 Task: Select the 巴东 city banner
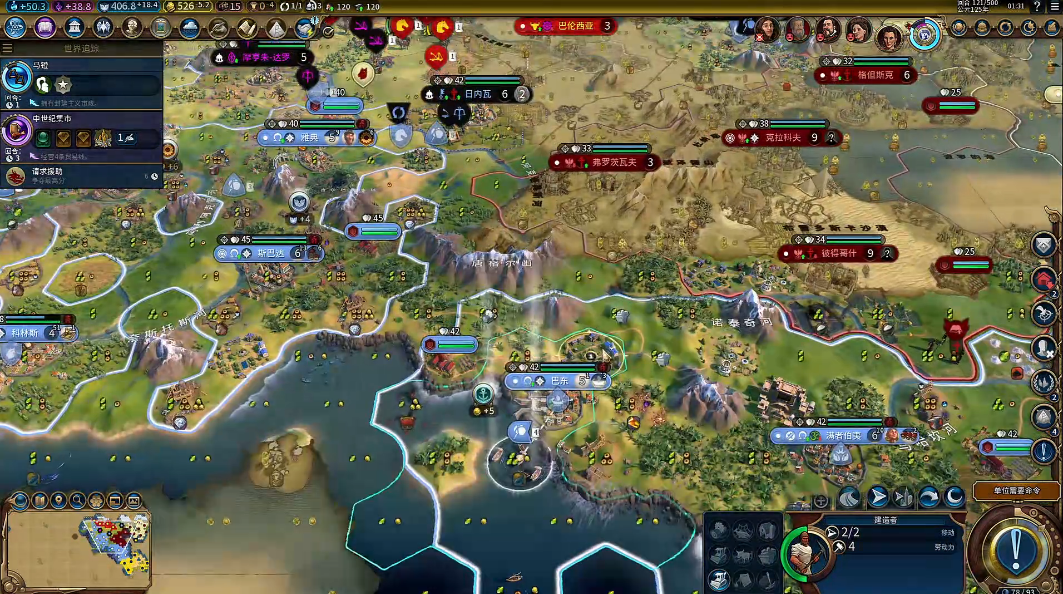pyautogui.click(x=558, y=381)
